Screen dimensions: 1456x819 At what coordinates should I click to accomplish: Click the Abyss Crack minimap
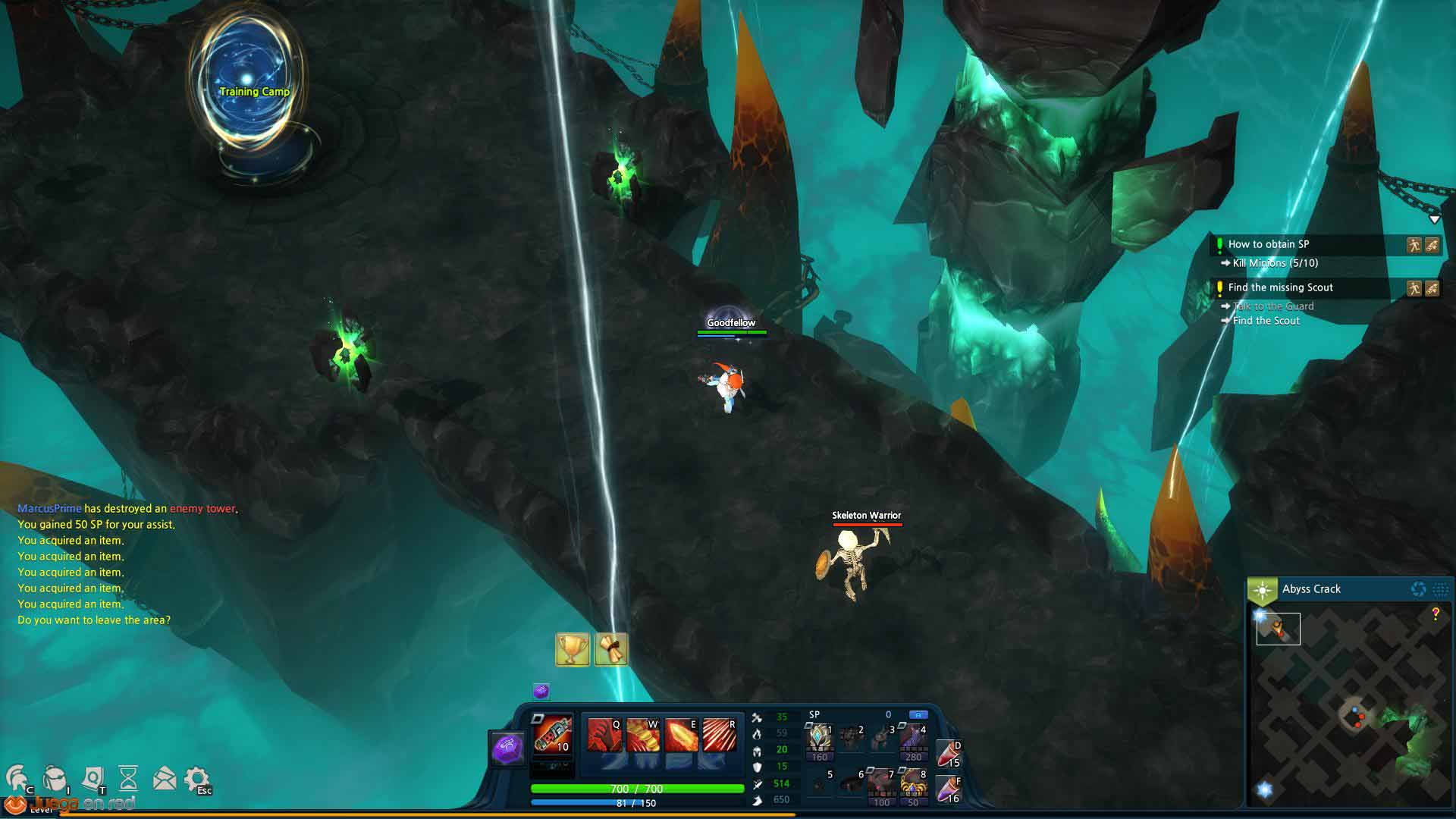[x=1350, y=705]
